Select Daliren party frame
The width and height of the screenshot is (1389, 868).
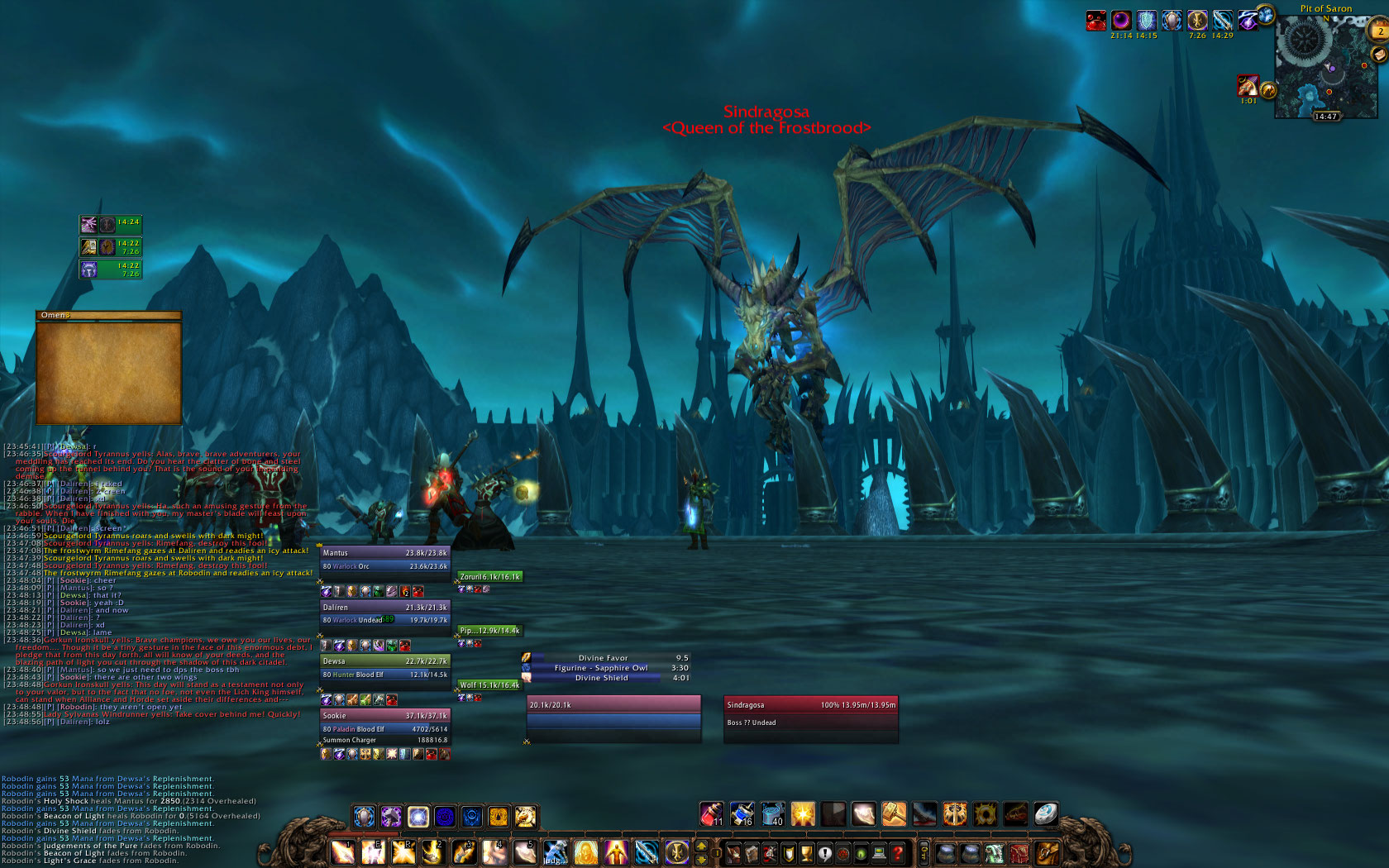pos(384,613)
